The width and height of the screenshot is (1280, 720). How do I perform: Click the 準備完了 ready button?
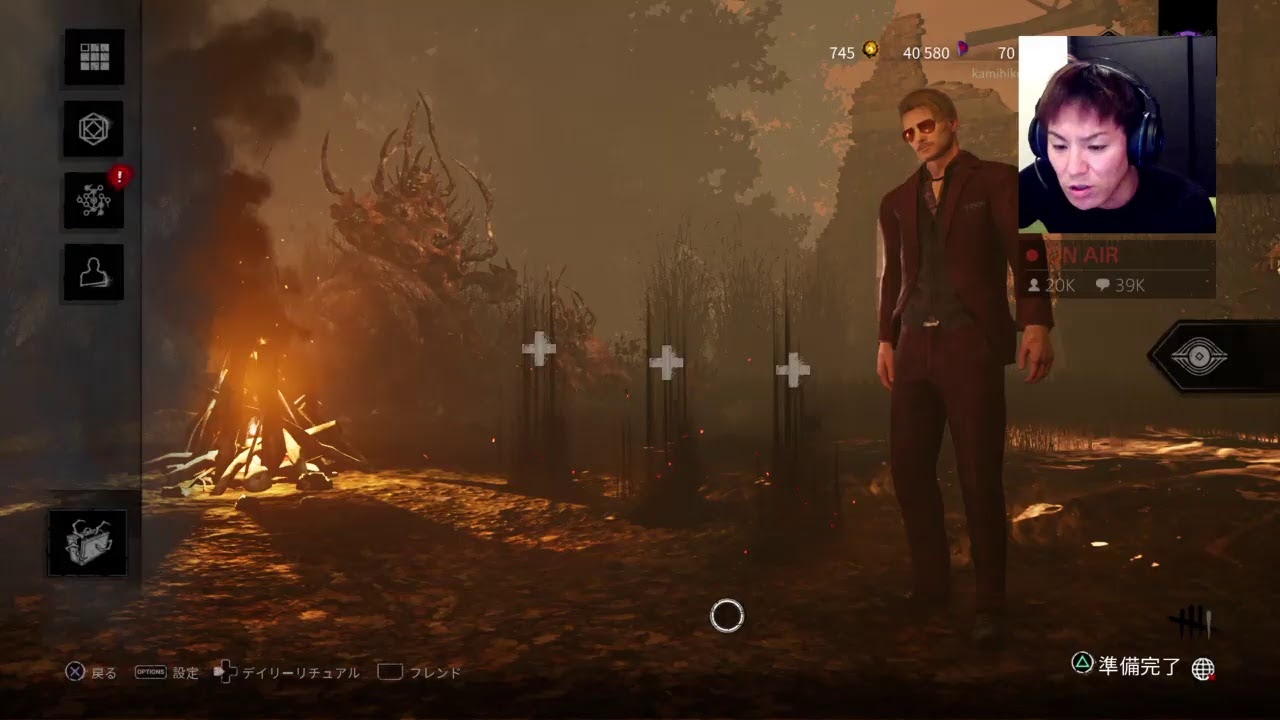point(1128,666)
